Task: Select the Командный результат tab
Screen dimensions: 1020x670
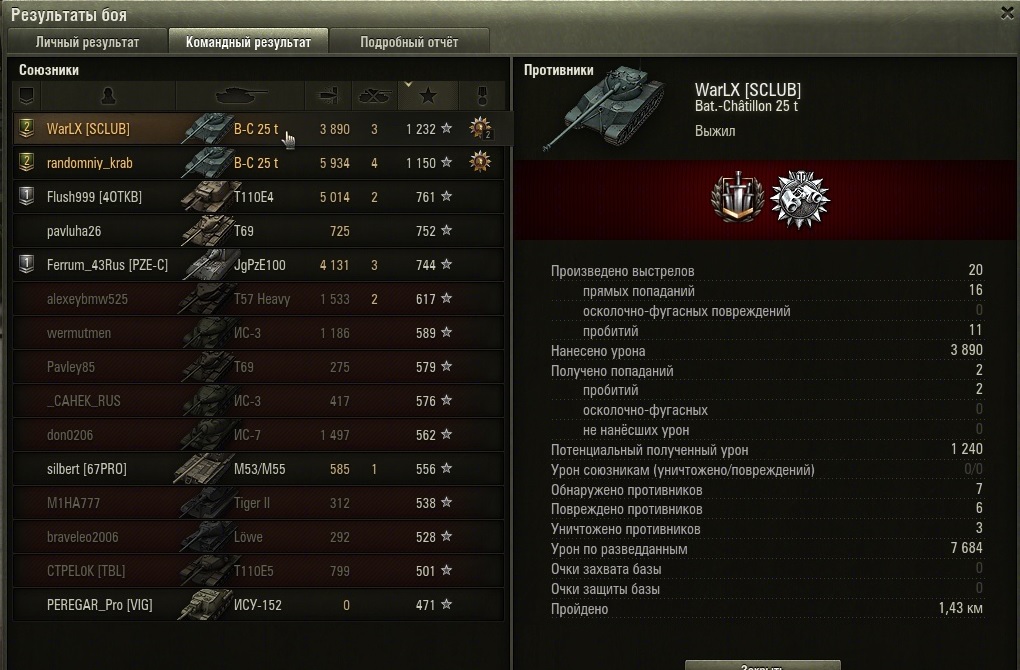Action: (x=247, y=42)
